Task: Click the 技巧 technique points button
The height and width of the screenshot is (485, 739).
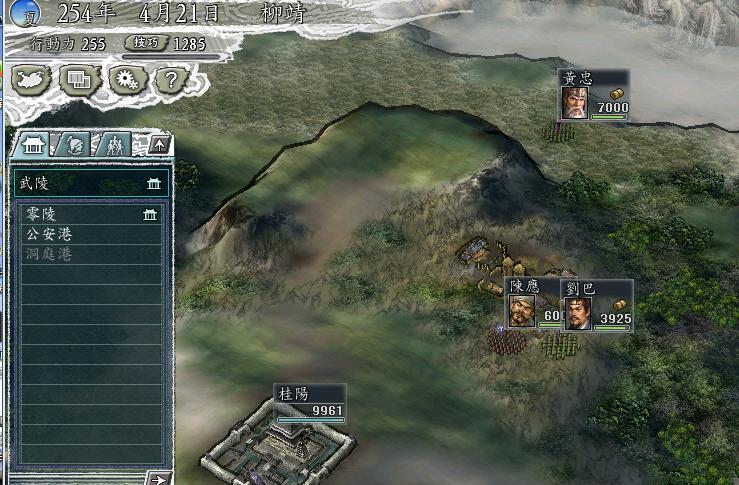Action: click(x=147, y=44)
